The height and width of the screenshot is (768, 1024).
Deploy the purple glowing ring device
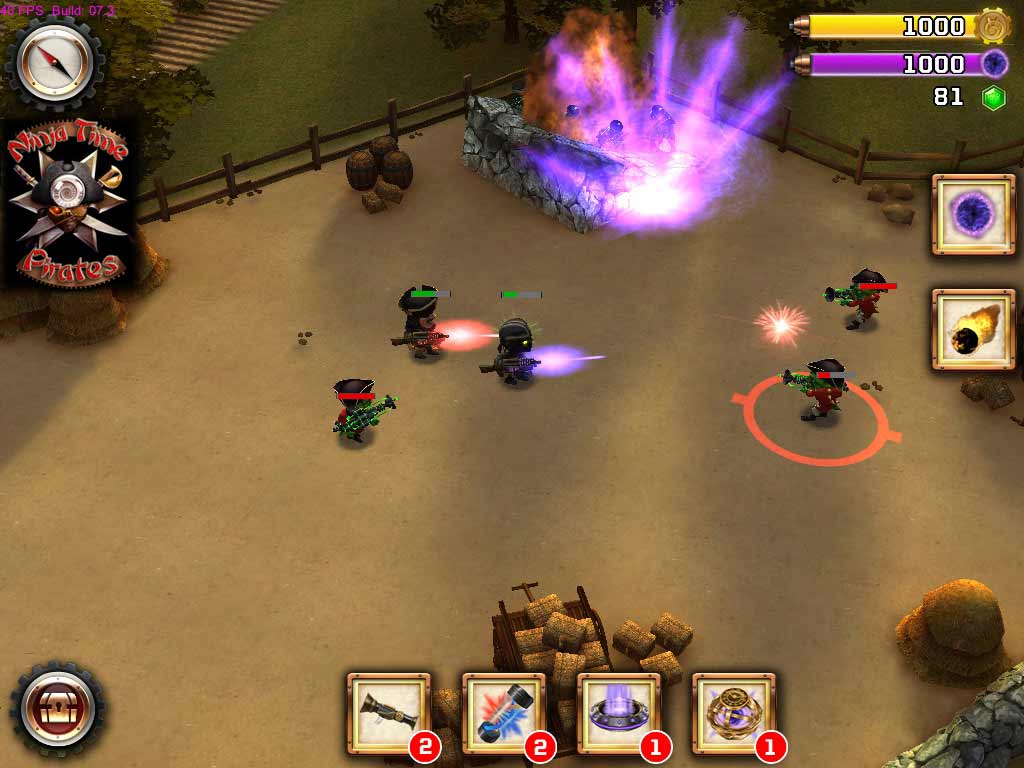[x=618, y=712]
